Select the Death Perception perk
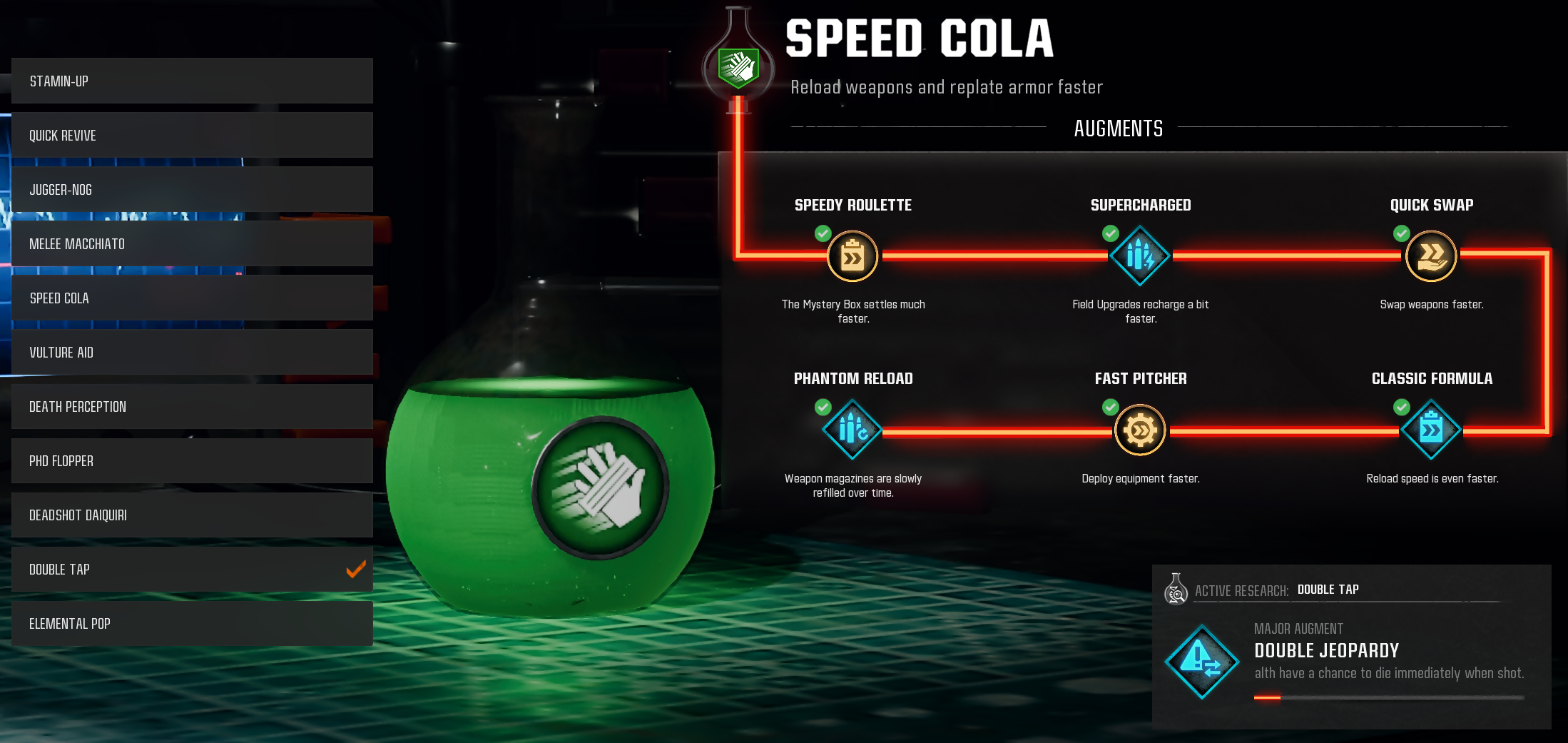This screenshot has width=1568, height=743. tap(192, 406)
